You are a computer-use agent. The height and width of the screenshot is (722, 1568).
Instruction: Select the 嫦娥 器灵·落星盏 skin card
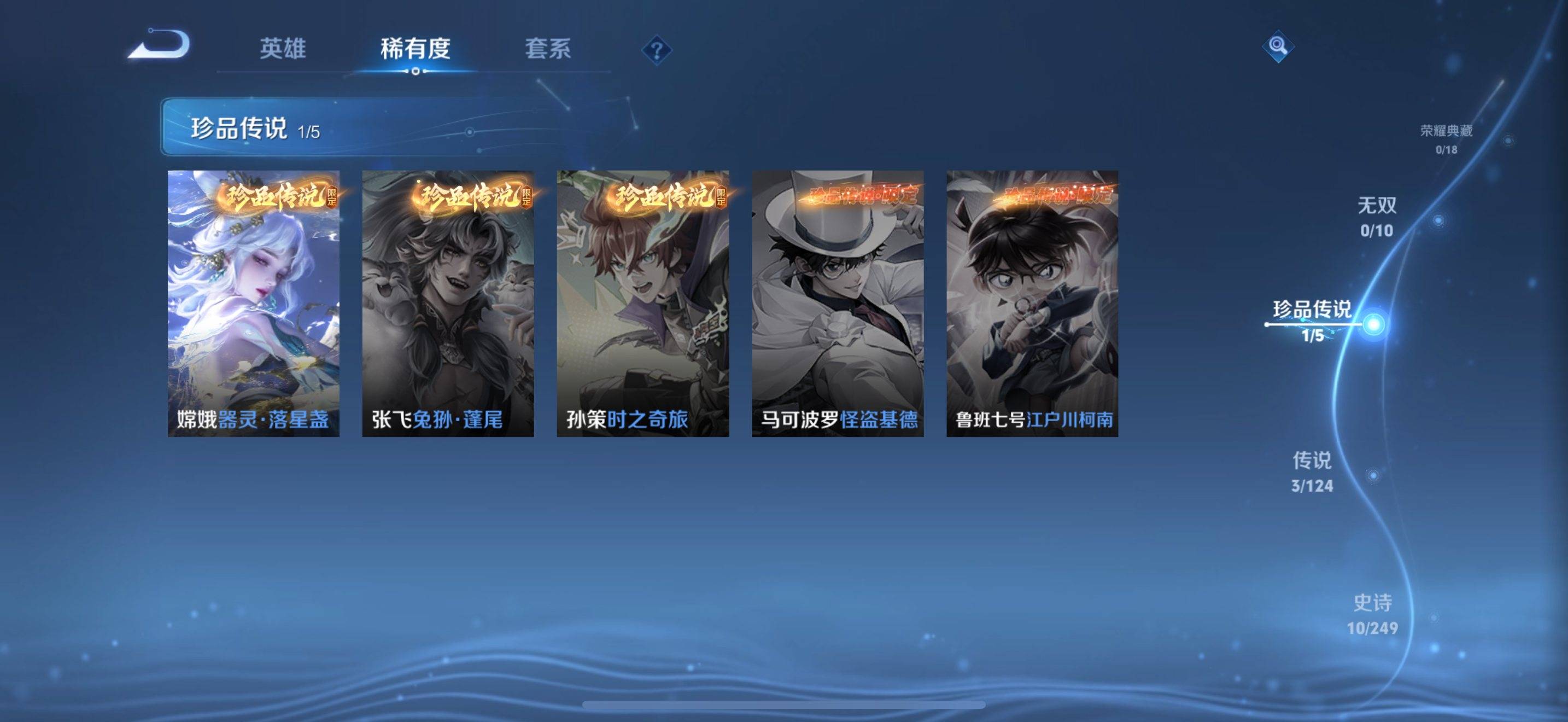tap(253, 303)
